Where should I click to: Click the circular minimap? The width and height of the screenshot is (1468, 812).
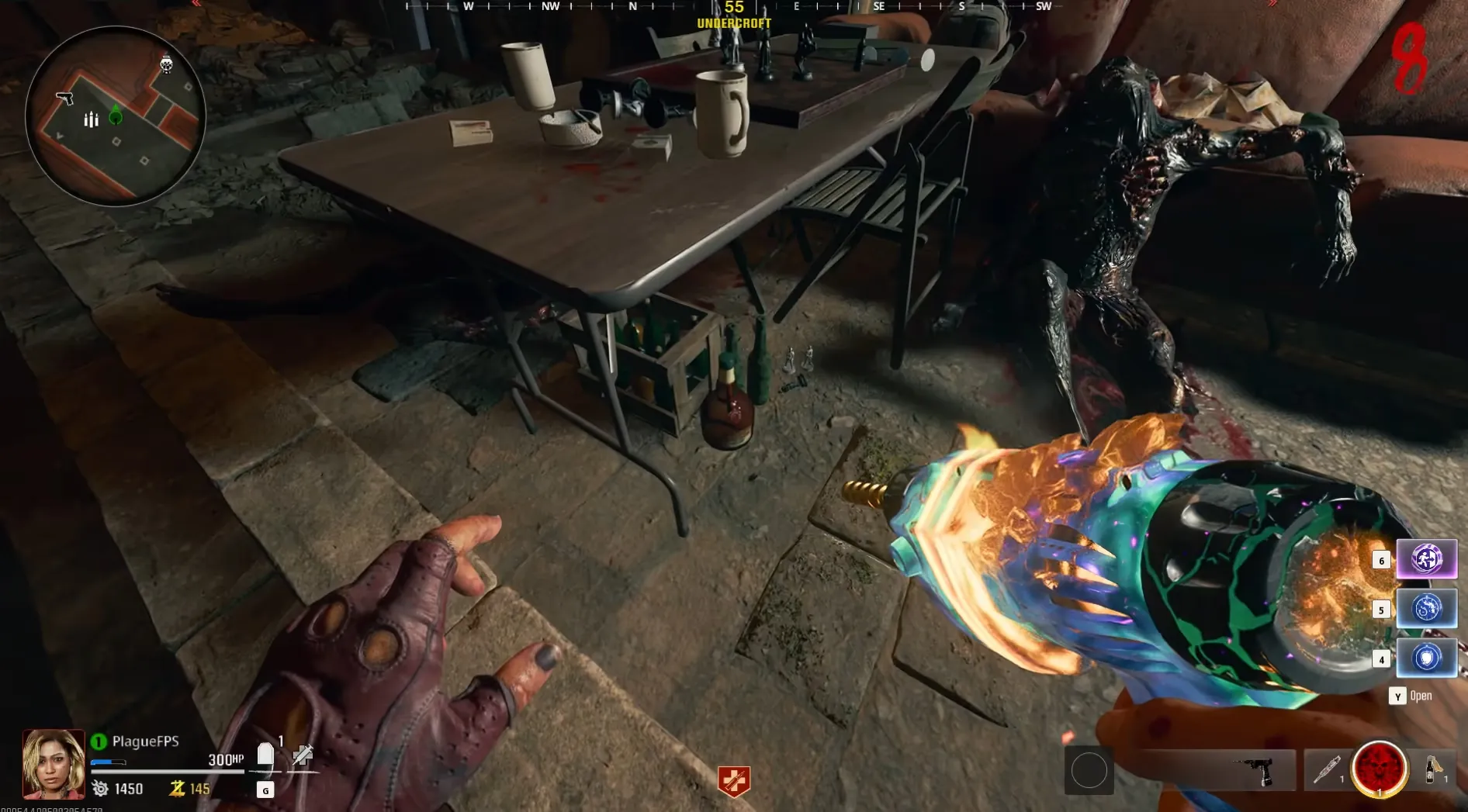pyautogui.click(x=116, y=116)
